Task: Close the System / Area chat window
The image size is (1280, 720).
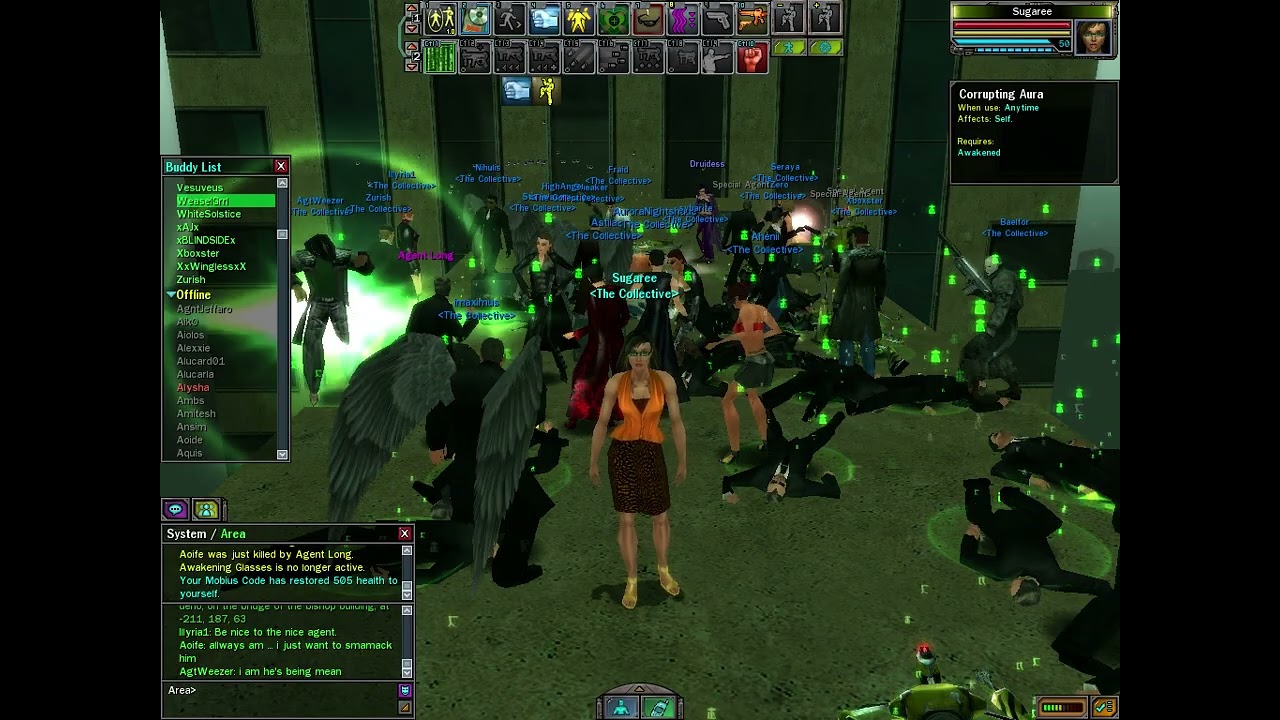Action: click(x=404, y=534)
